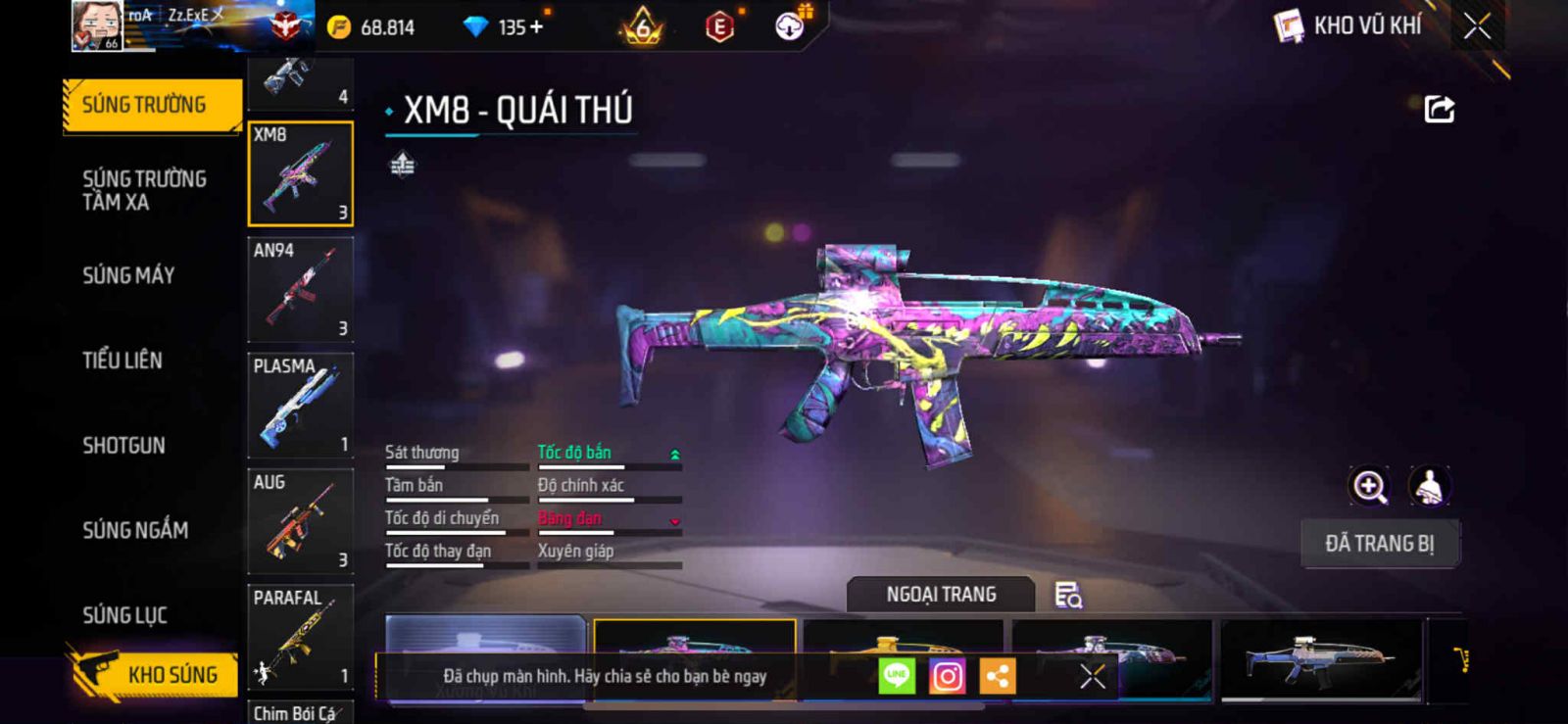Share the XM8 skin via share icon
Image resolution: width=1568 pixels, height=724 pixels.
tap(1439, 109)
